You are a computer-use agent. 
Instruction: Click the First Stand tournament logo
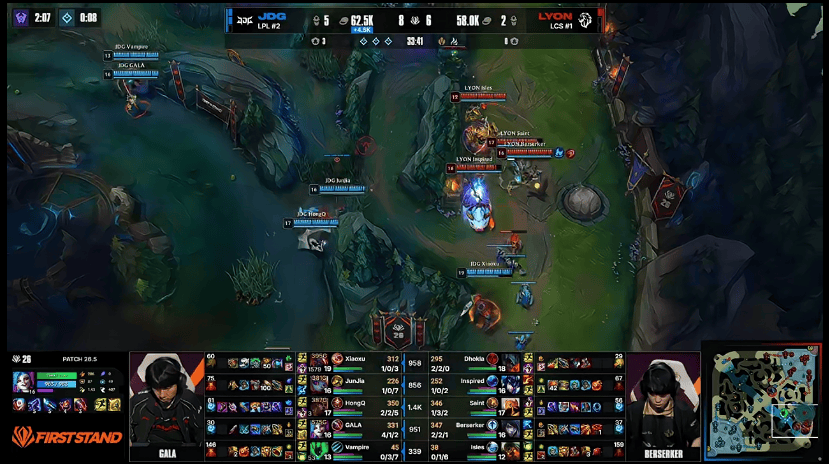(x=66, y=437)
